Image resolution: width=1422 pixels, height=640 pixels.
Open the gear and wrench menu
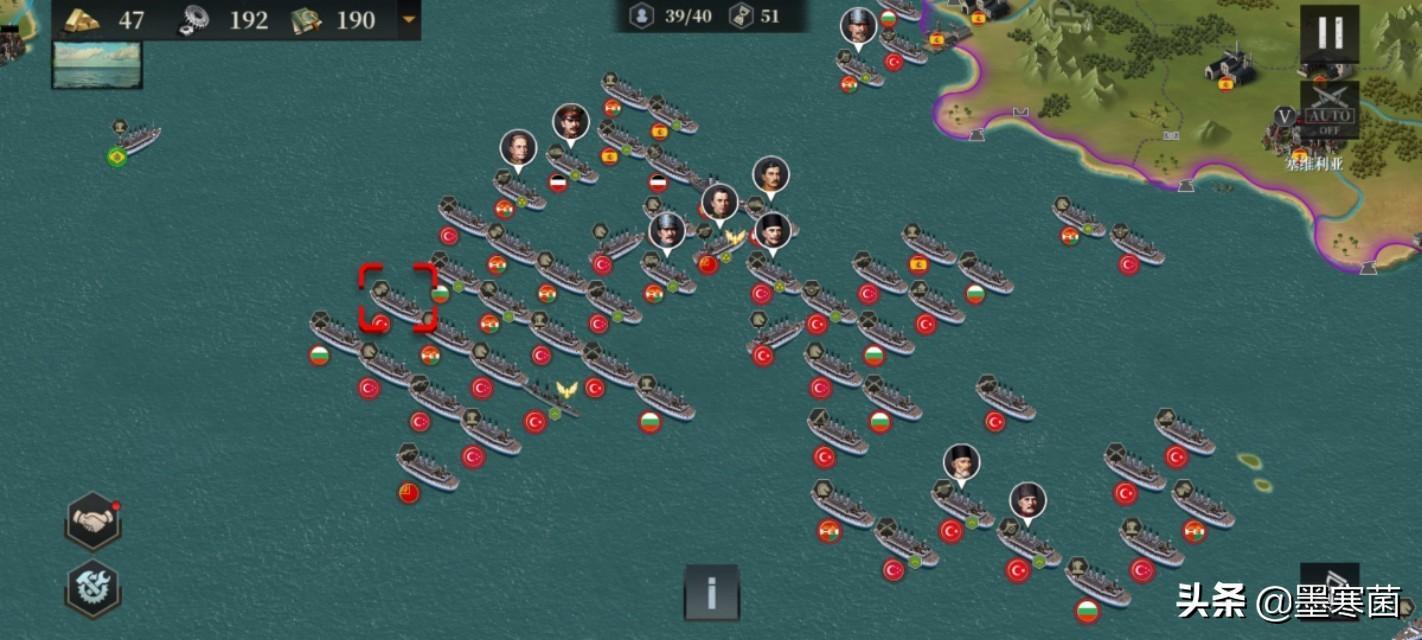93,588
